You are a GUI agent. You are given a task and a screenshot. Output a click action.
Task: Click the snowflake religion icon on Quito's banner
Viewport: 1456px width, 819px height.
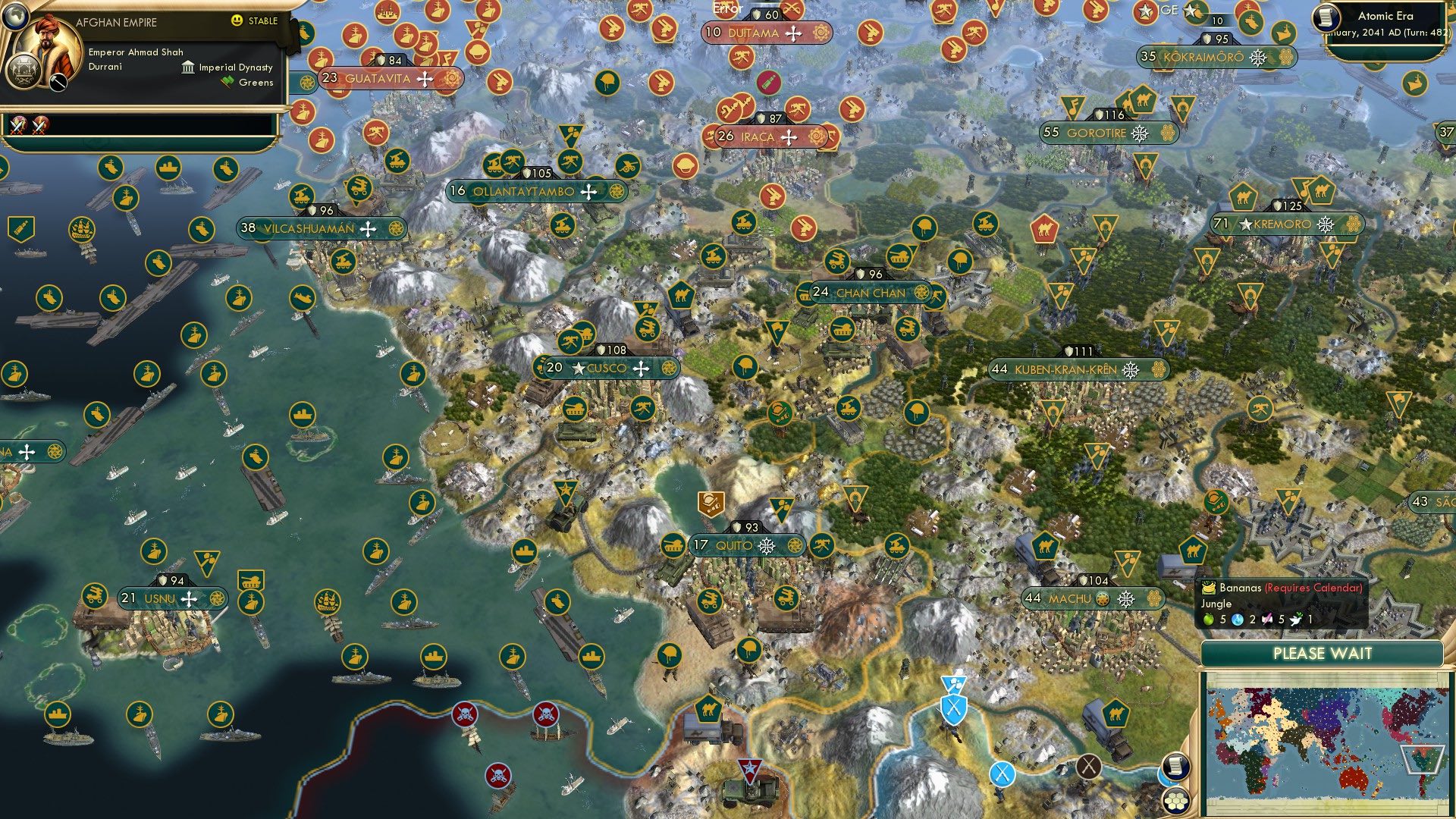[x=765, y=545]
